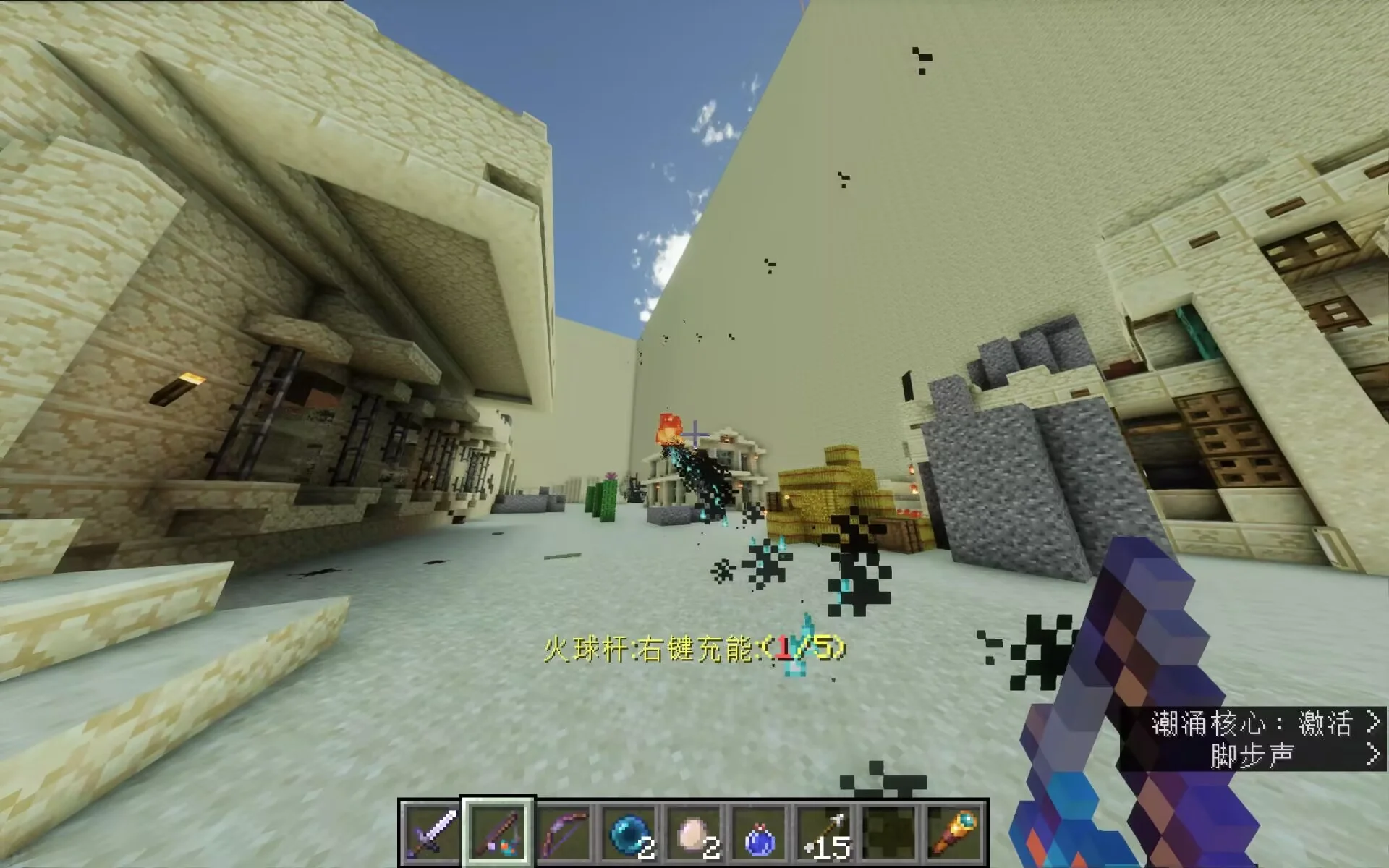
Task: Select the ender pearl stack
Action: click(628, 833)
